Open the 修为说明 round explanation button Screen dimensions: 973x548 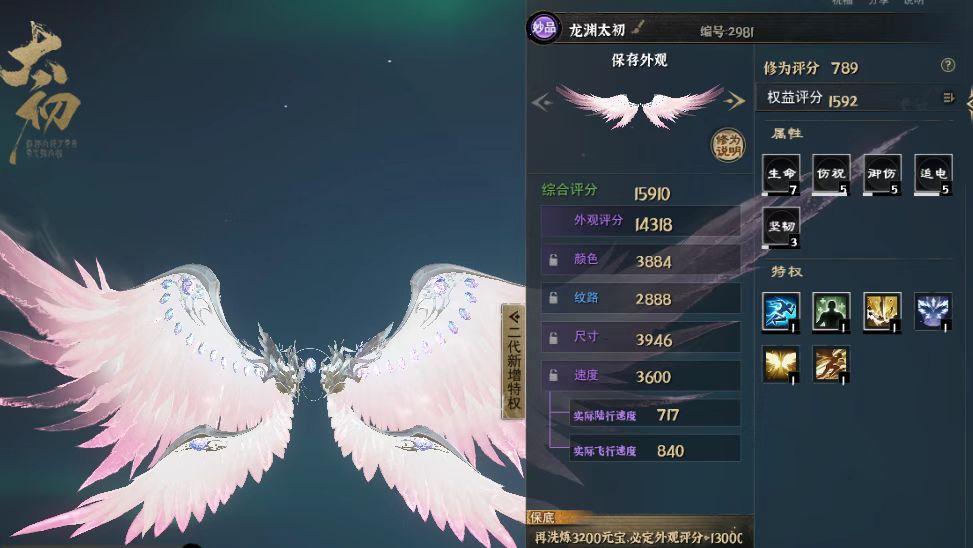click(728, 146)
